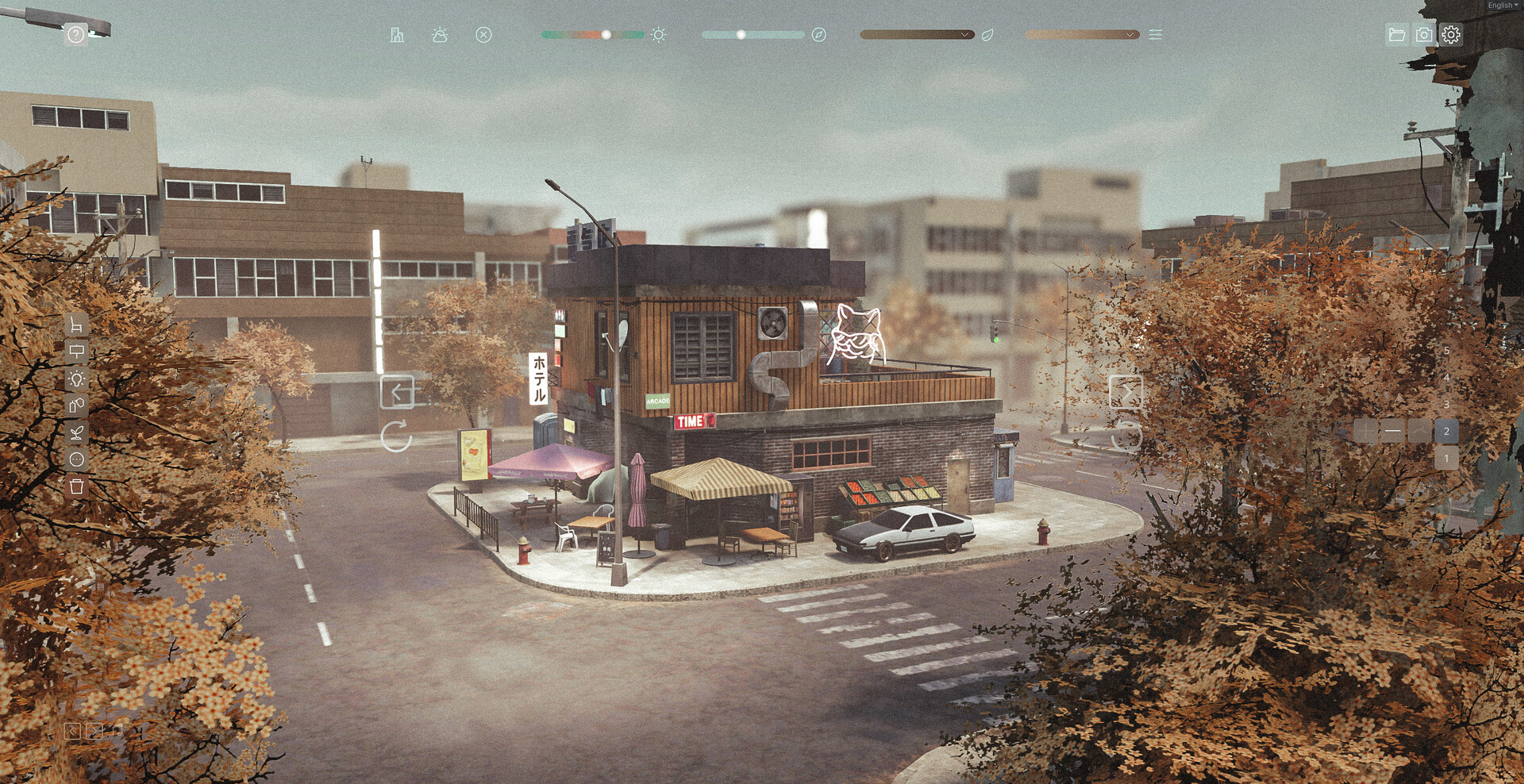1524x784 pixels.
Task: Open the weather cloud-and-sun settings
Action: [440, 35]
